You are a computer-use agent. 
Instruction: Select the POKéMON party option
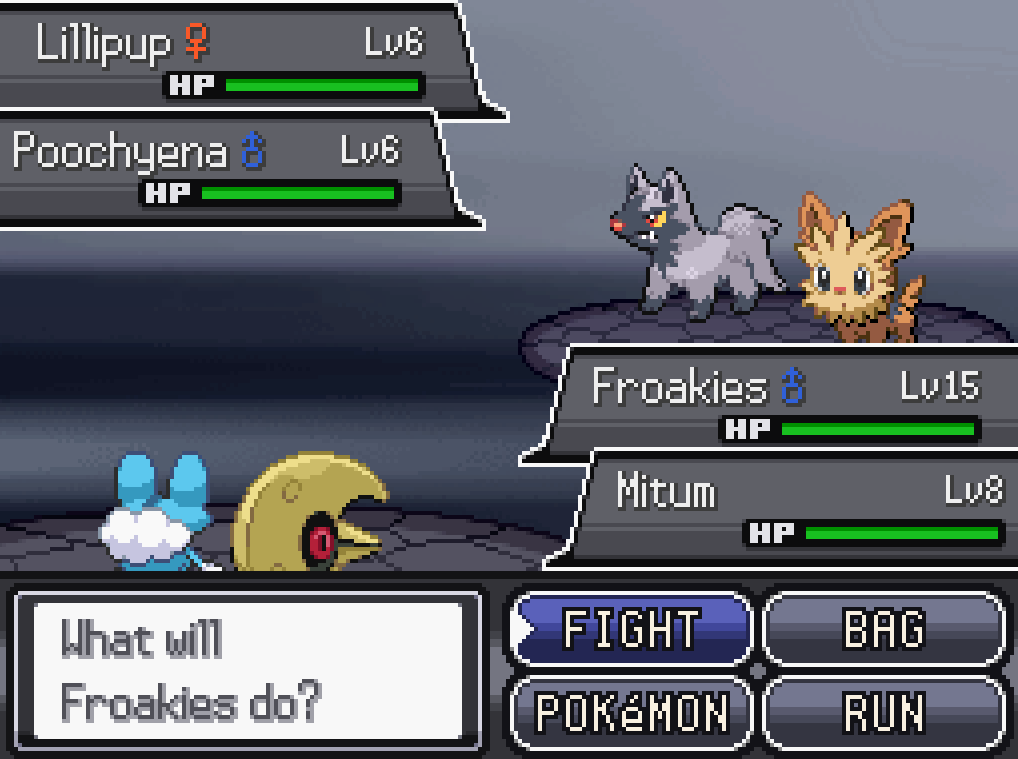point(630,712)
